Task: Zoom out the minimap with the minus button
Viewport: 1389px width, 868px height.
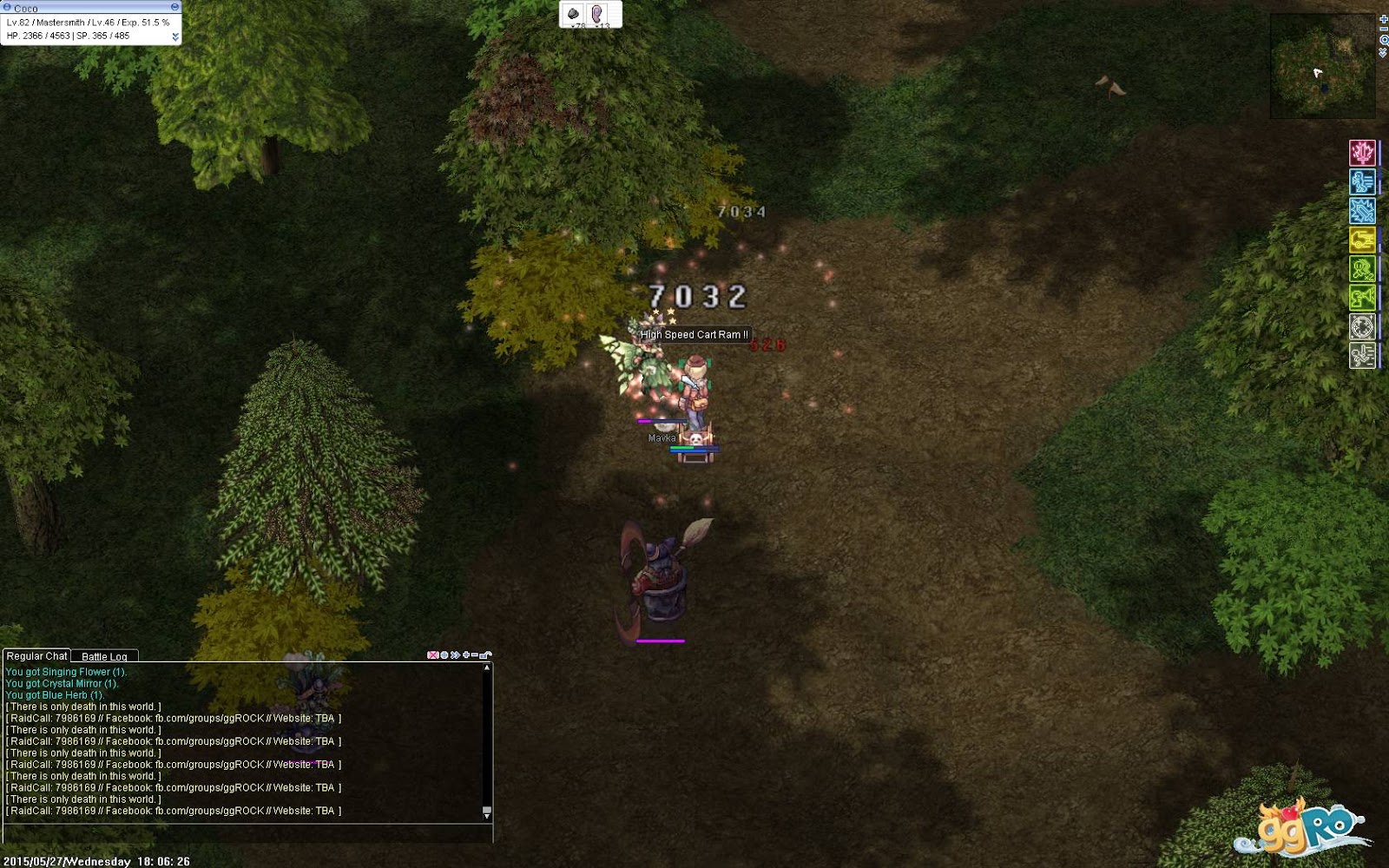Action: (1383, 29)
